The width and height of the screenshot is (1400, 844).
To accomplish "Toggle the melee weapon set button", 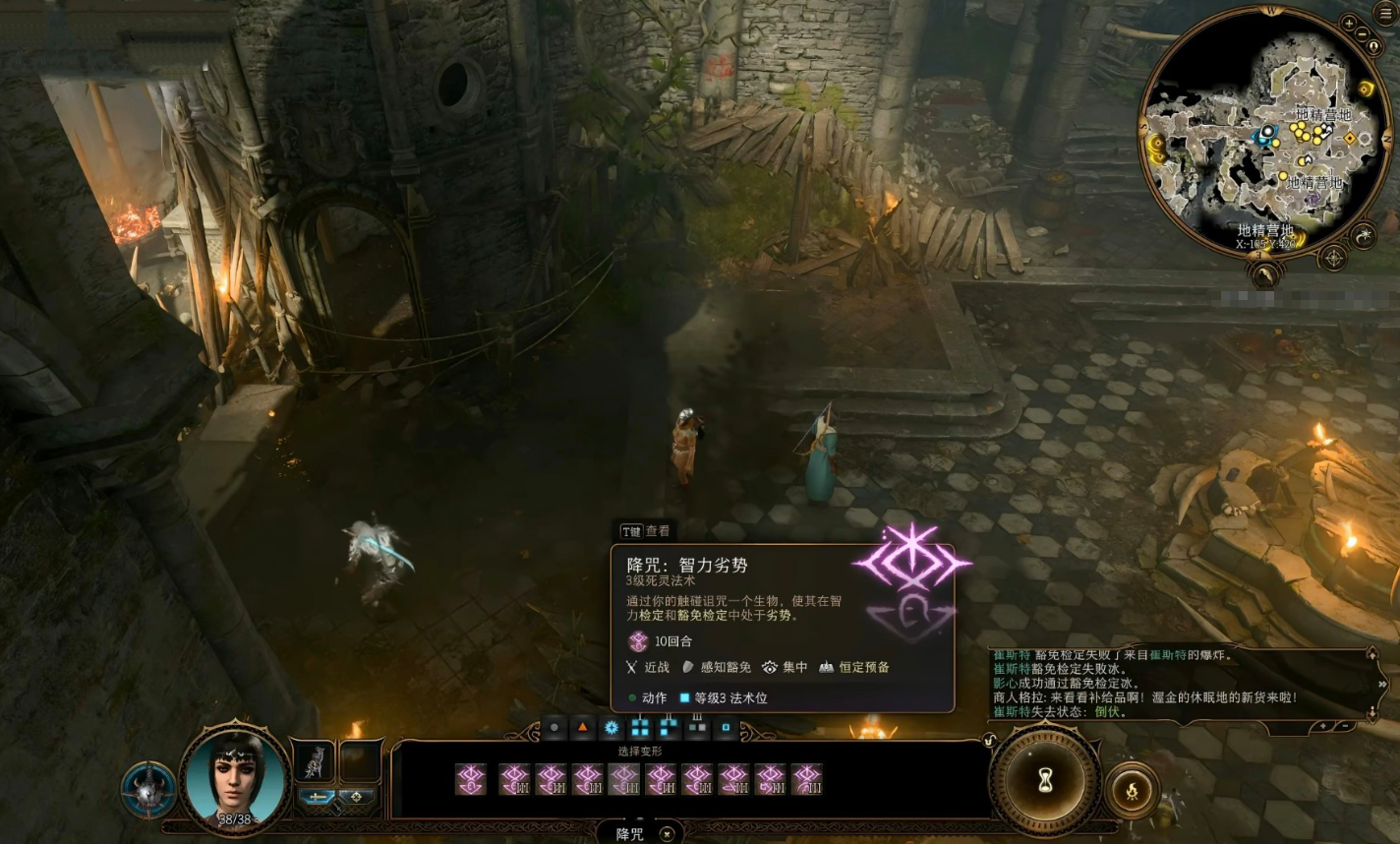I will [317, 797].
